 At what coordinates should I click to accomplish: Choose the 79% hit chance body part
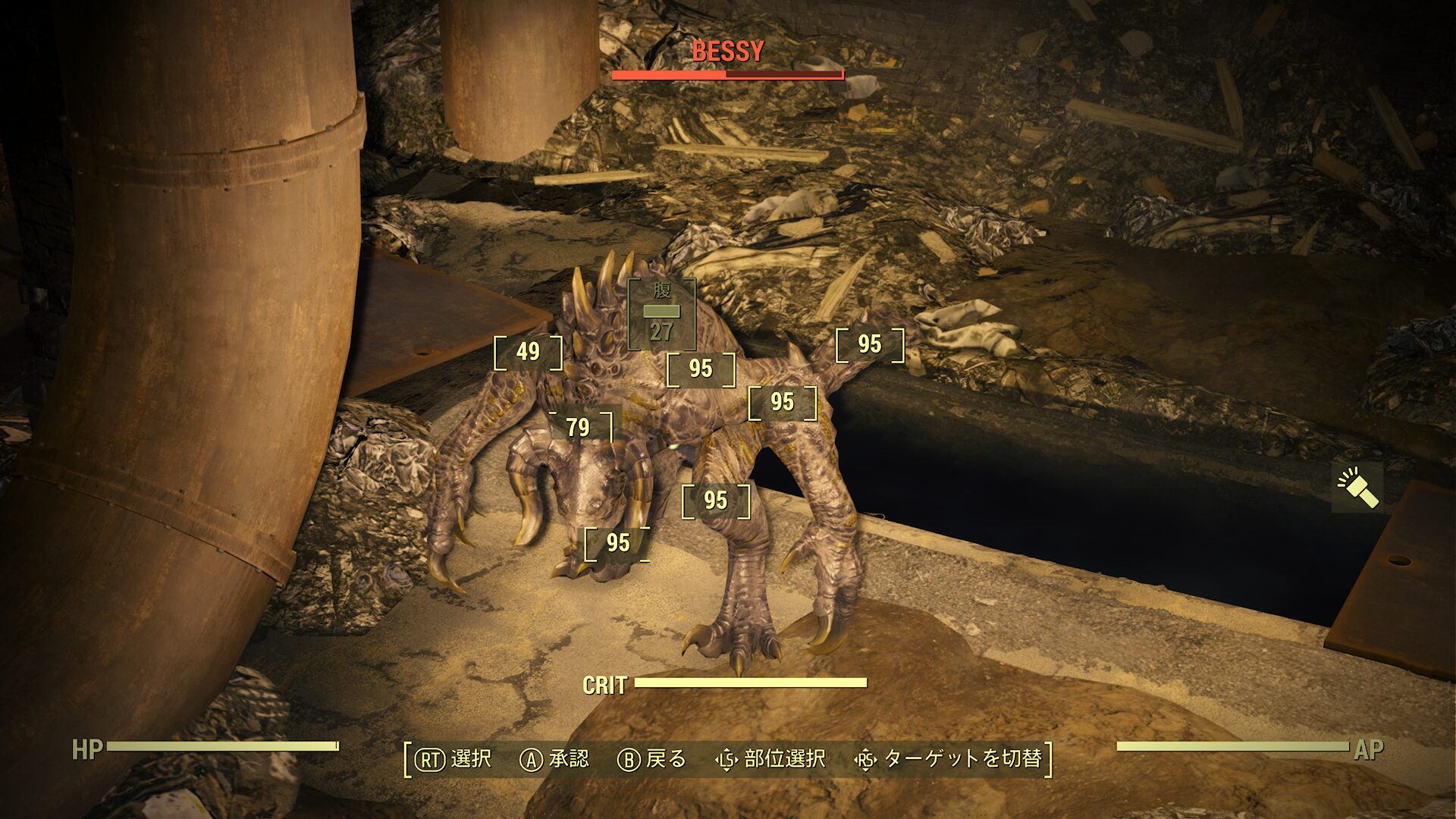tap(579, 428)
